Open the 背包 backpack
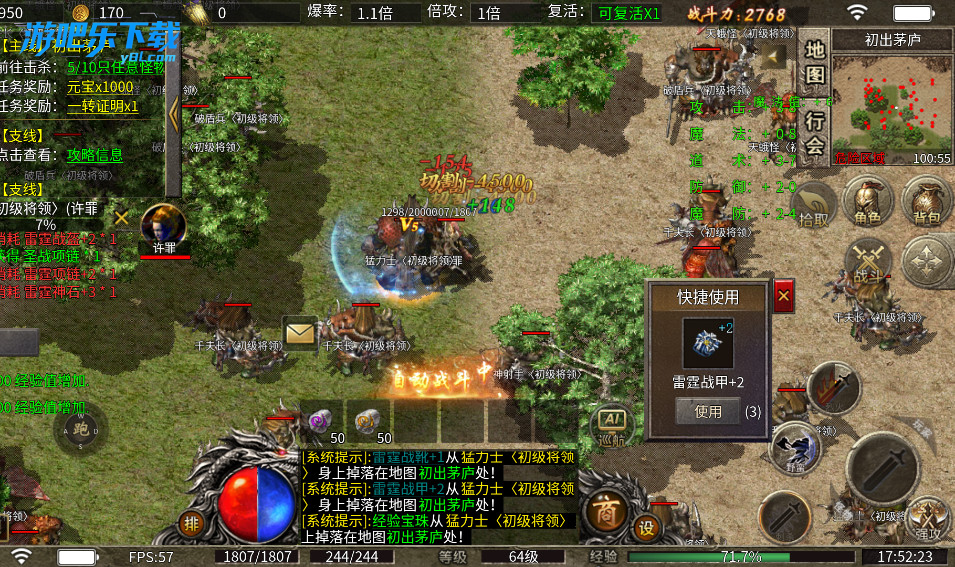The height and width of the screenshot is (567, 955). coord(926,201)
